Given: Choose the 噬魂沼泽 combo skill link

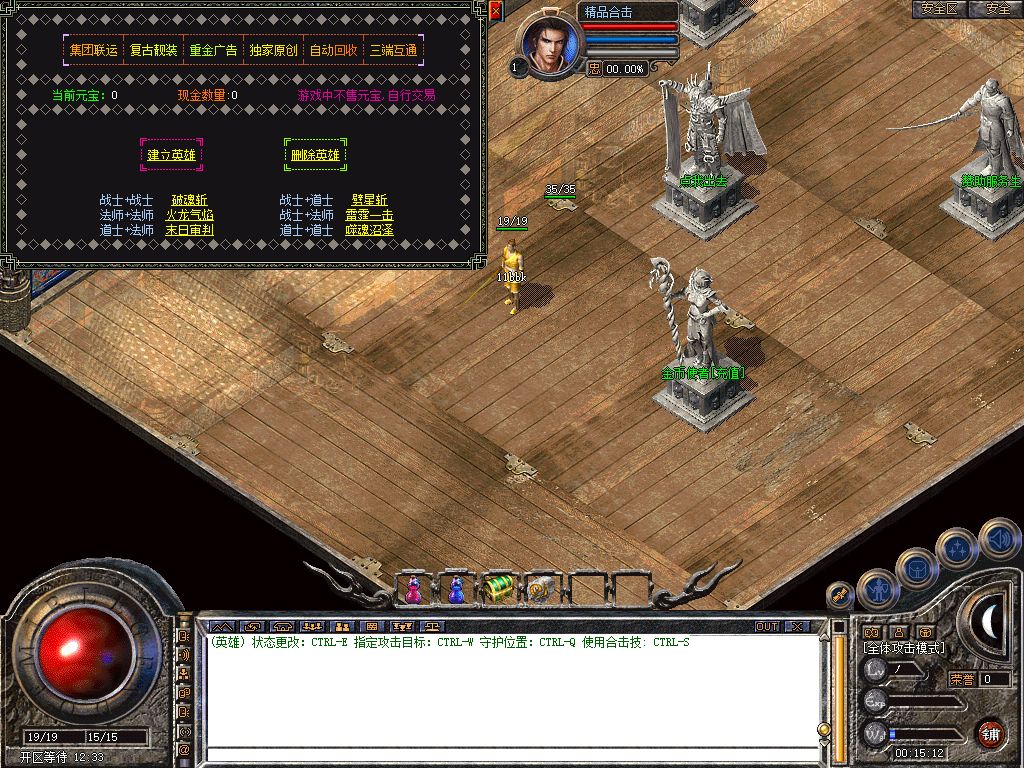Looking at the screenshot, I should 369,230.
